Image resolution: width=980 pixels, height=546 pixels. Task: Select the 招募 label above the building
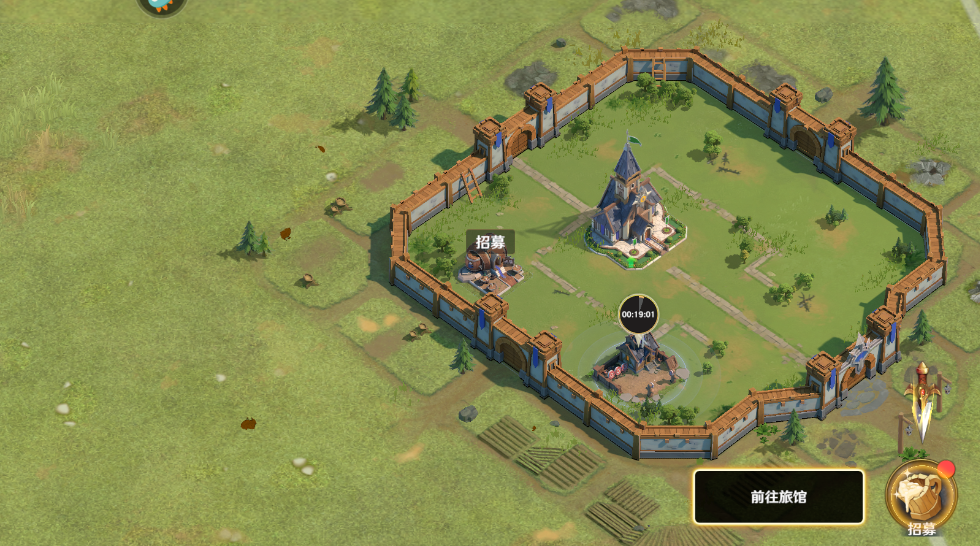490,241
